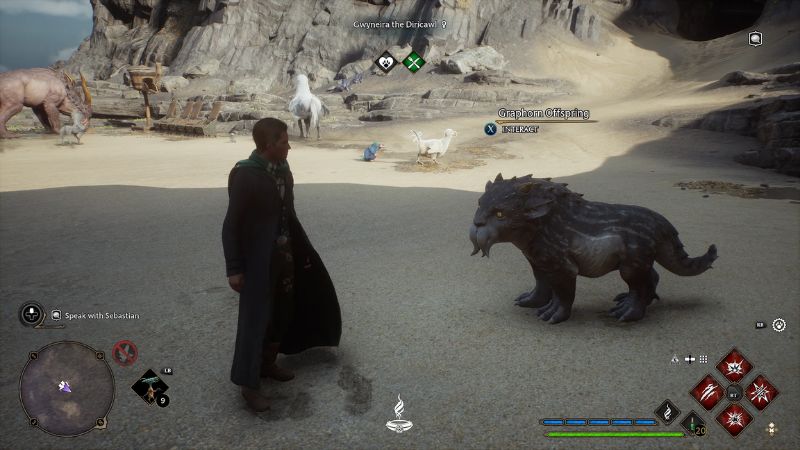
Task: Use the mandrake item slot
Action: click(149, 387)
